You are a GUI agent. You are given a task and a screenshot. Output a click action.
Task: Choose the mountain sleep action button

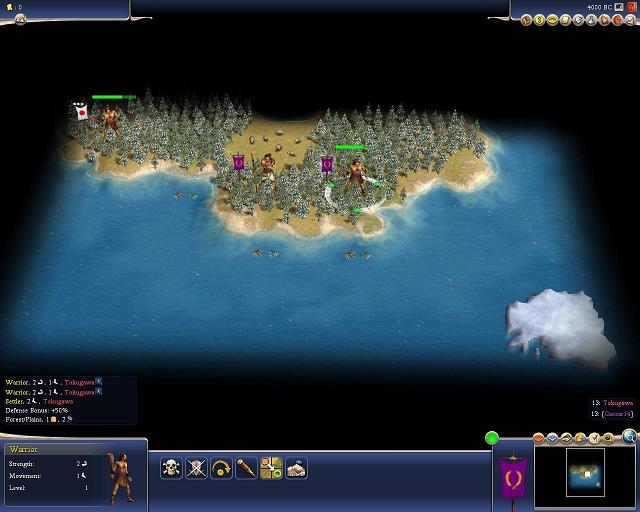click(296, 467)
